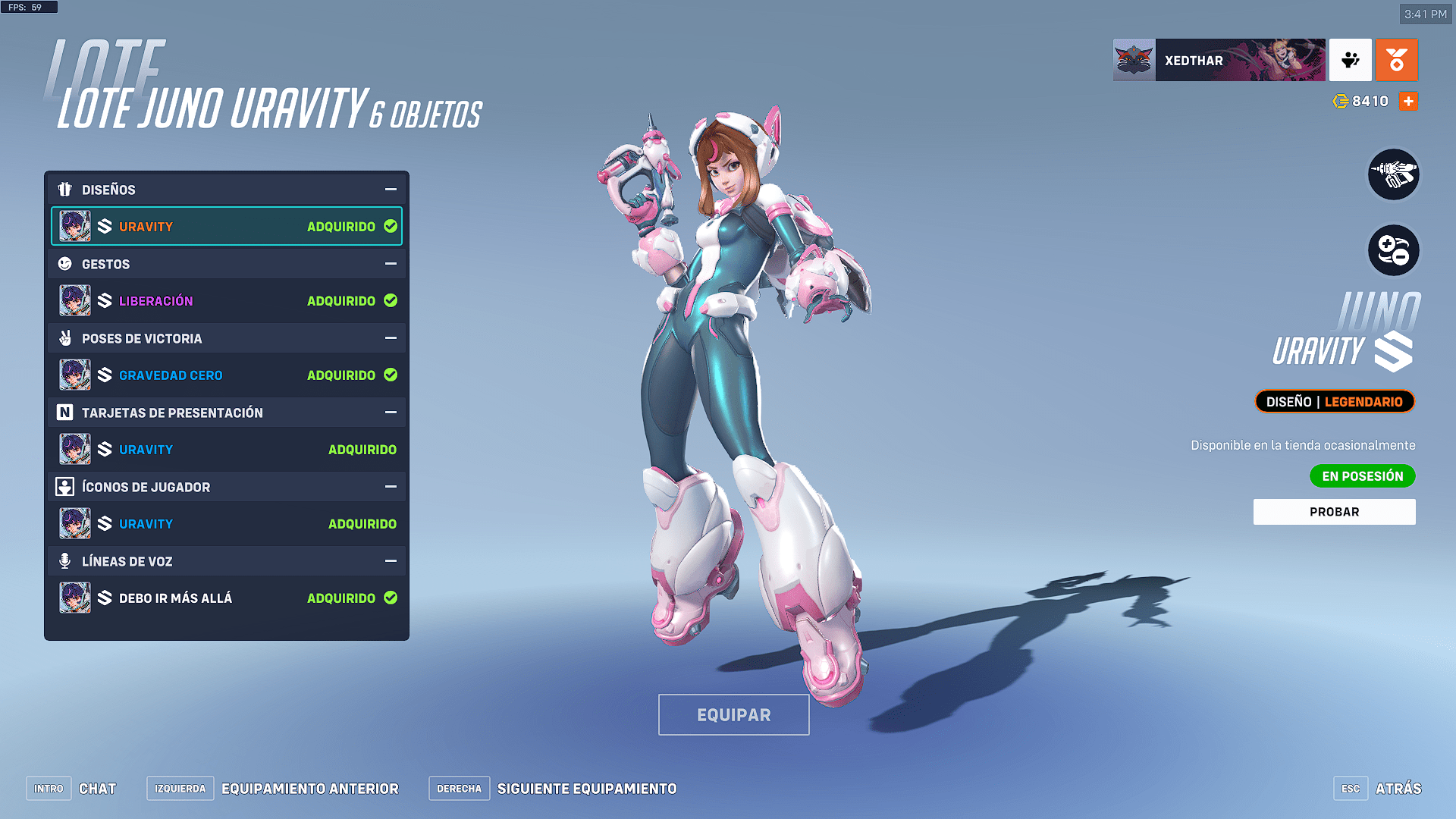This screenshot has height=819, width=1456.
Task: Pick the Uravity name card under Tarjetas de Presentación
Action: click(x=226, y=450)
